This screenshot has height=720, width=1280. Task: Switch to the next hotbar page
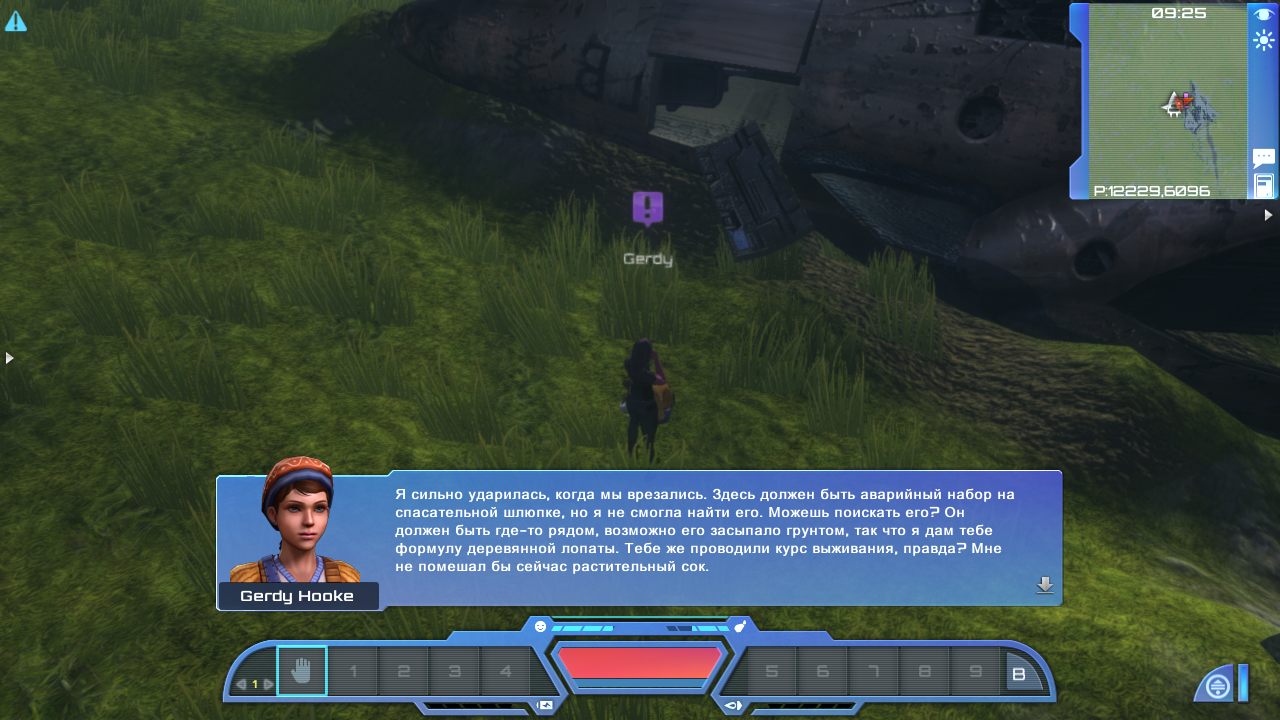pos(268,684)
